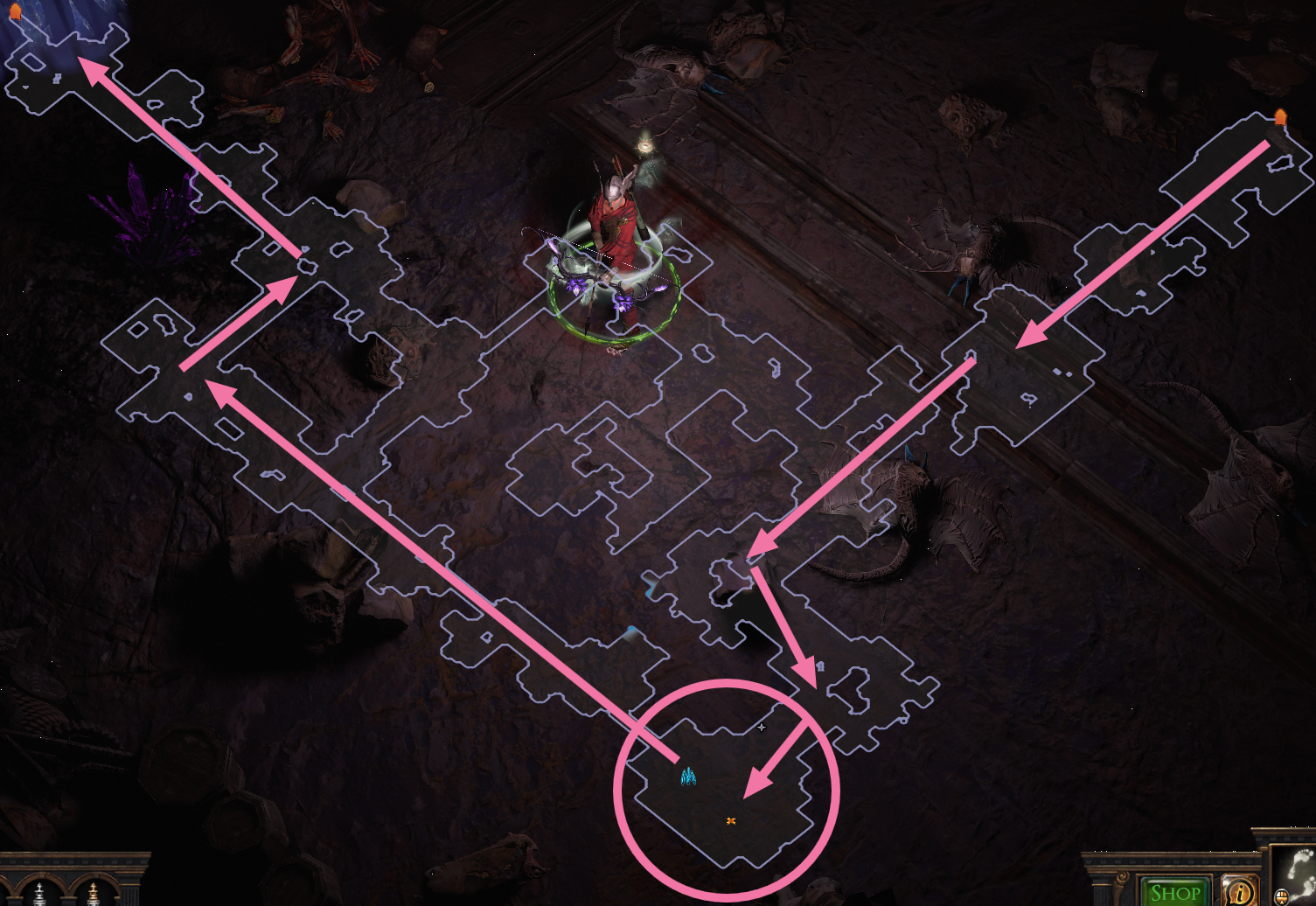Click the orange waypoint marker at top-right map edge
The height and width of the screenshot is (906, 1316).
1280,115
